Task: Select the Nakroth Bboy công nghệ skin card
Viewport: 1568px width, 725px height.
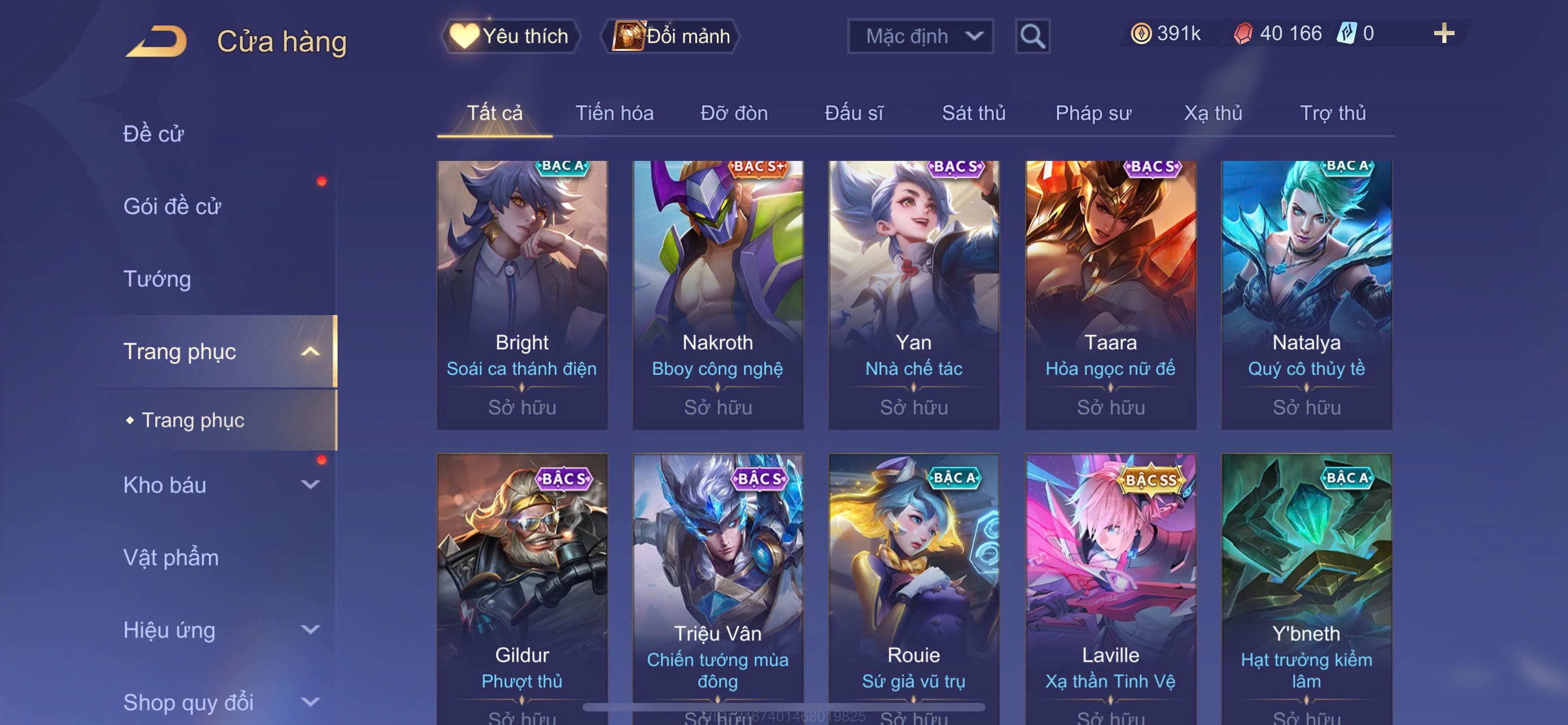Action: coord(717,295)
